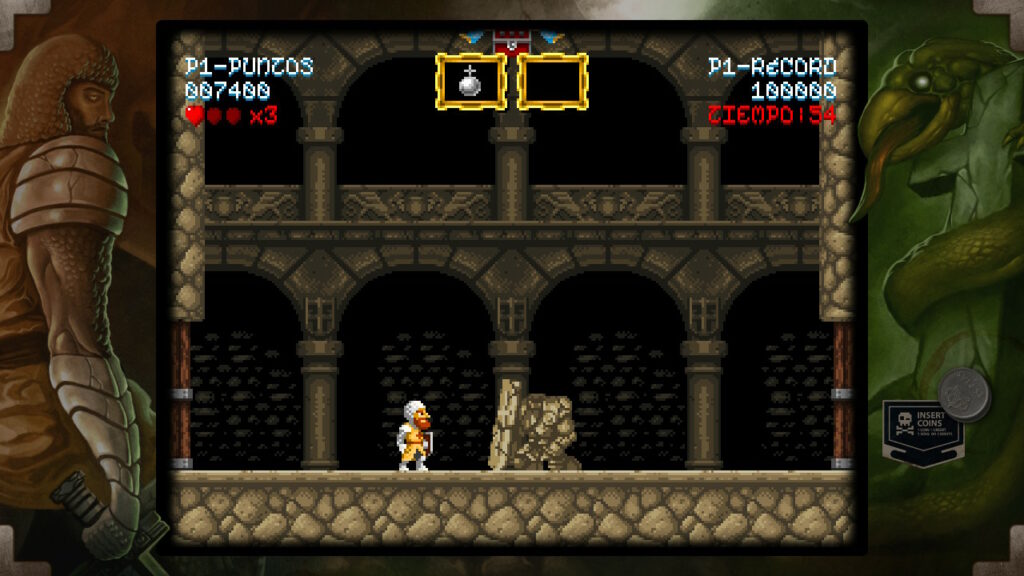
Task: Select the empty gold-framed item slot
Action: [x=552, y=82]
